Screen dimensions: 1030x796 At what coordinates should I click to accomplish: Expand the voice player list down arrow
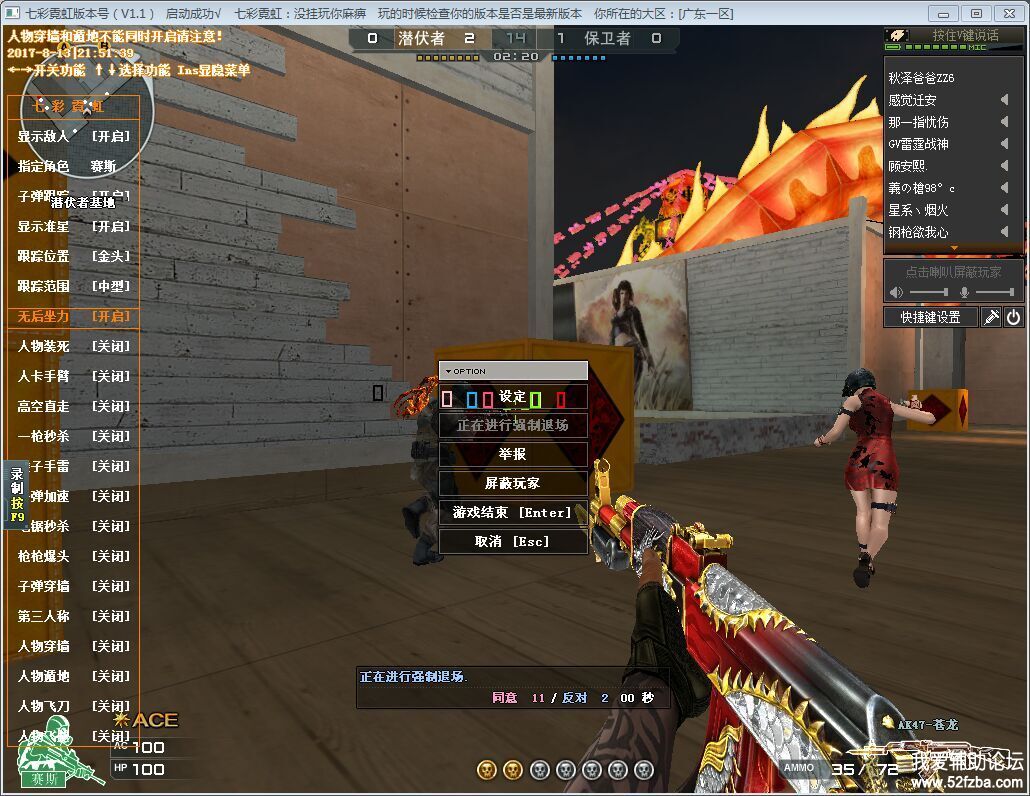pyautogui.click(x=954, y=248)
